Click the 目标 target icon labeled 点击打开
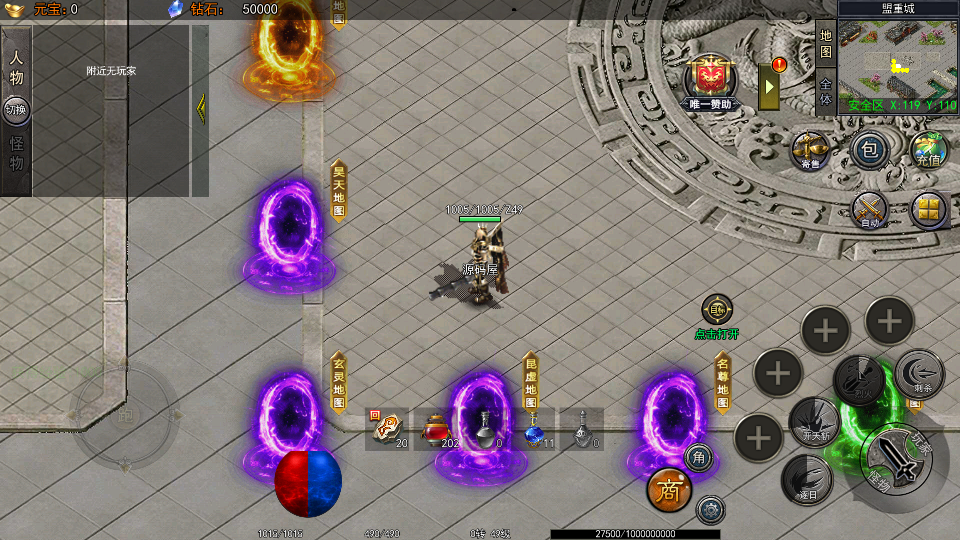Screen dimensions: 960x540 [716, 310]
